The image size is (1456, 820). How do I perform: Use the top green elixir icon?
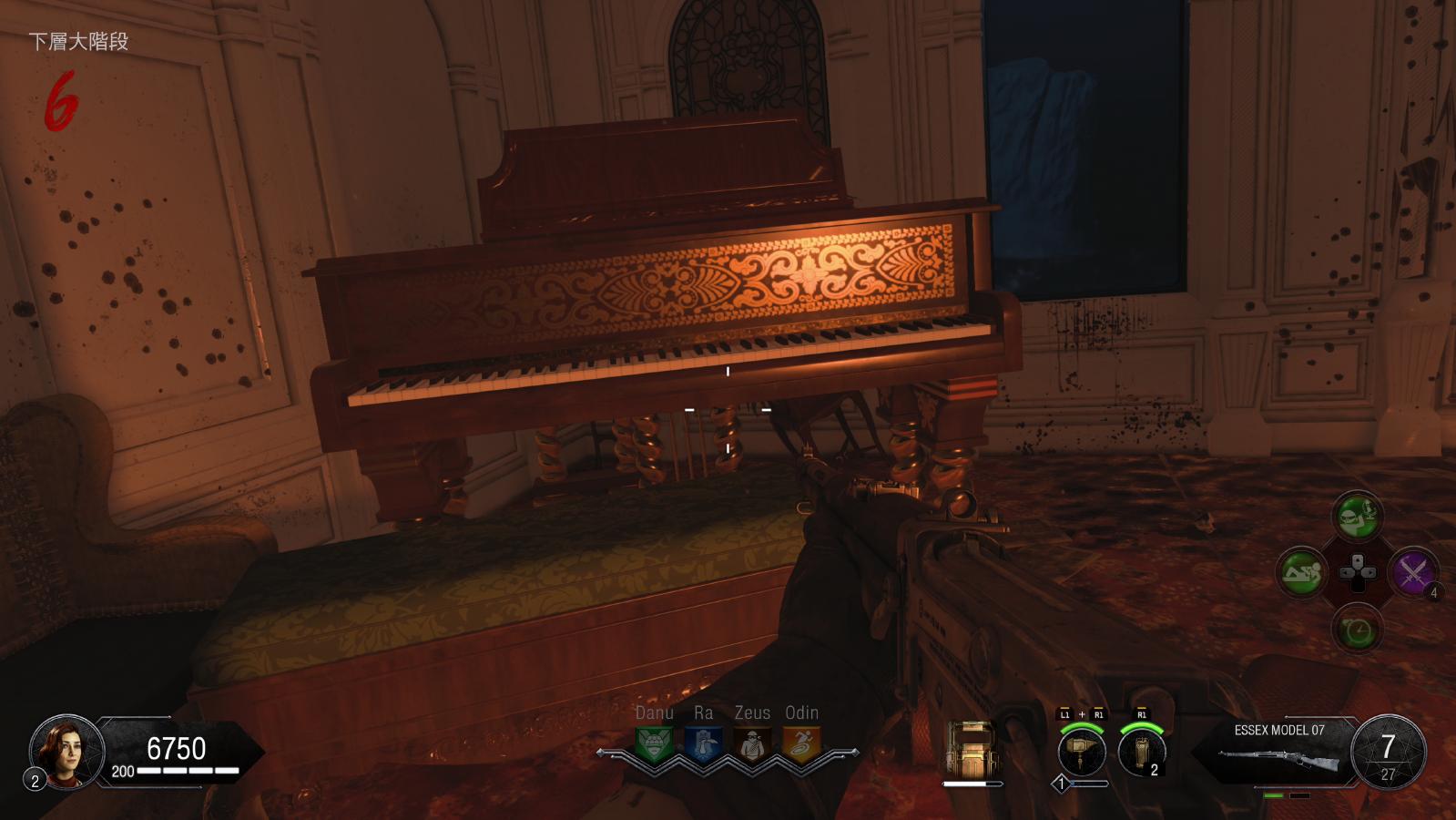point(1357,517)
